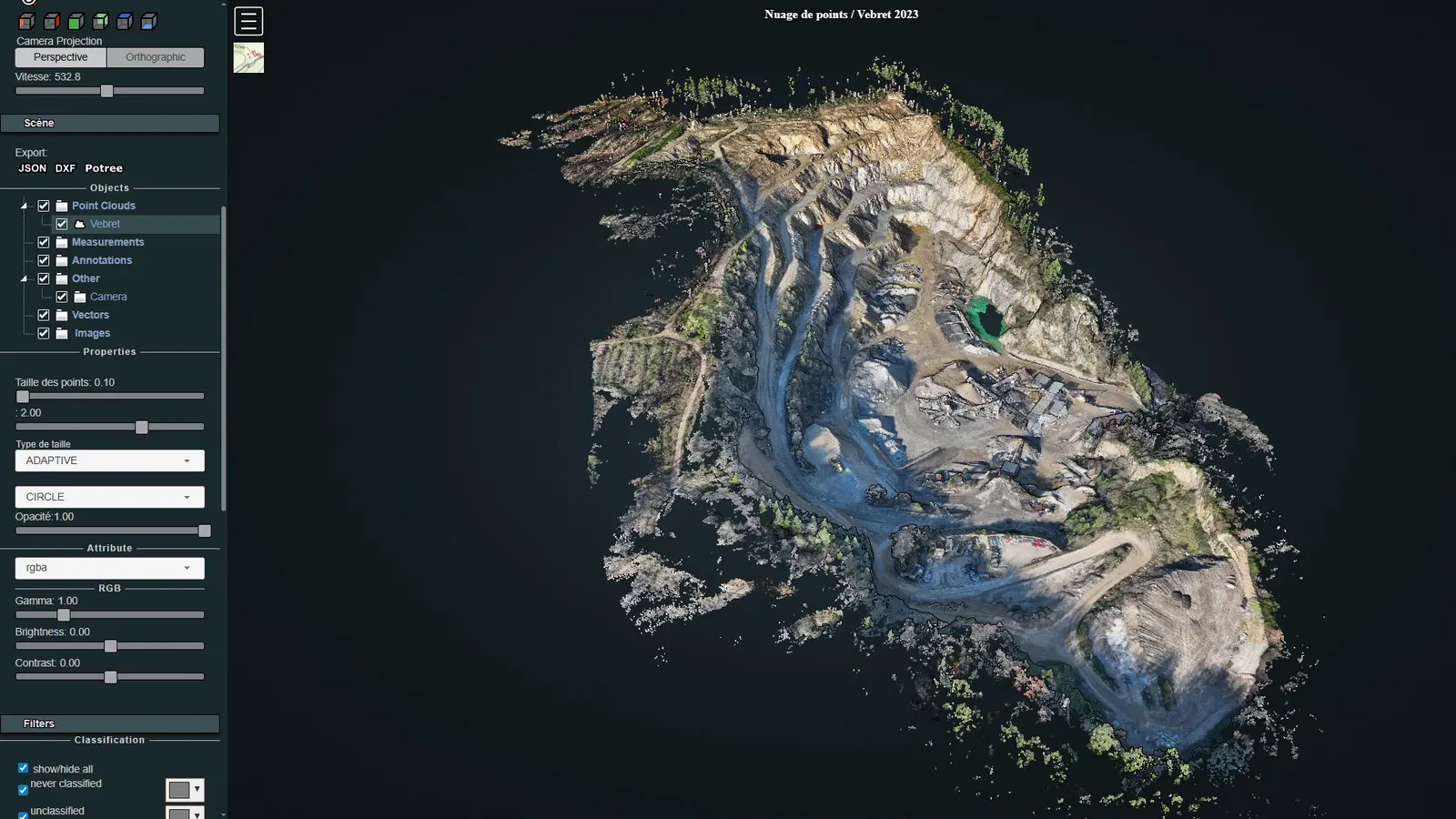
Task: Open the rgba attribute dropdown
Action: point(109,568)
